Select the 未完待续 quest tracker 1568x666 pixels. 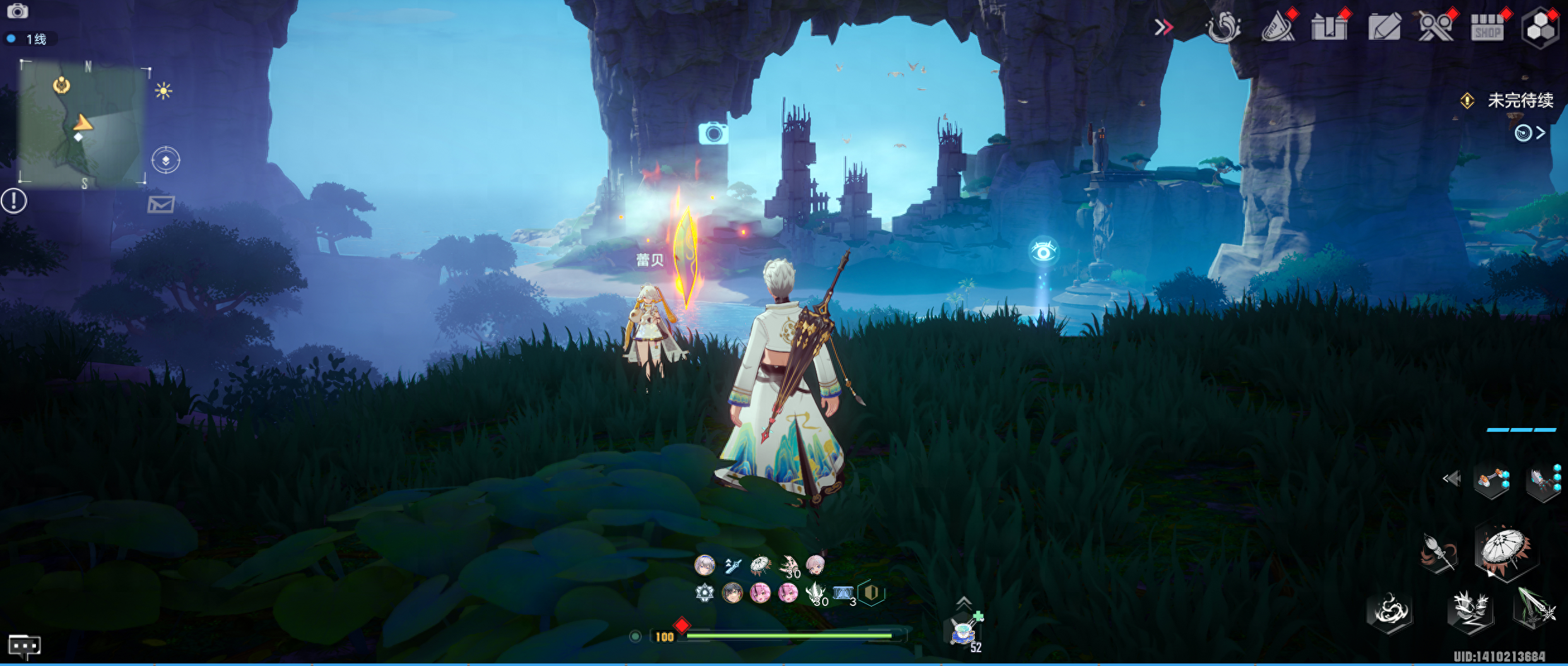click(1519, 100)
